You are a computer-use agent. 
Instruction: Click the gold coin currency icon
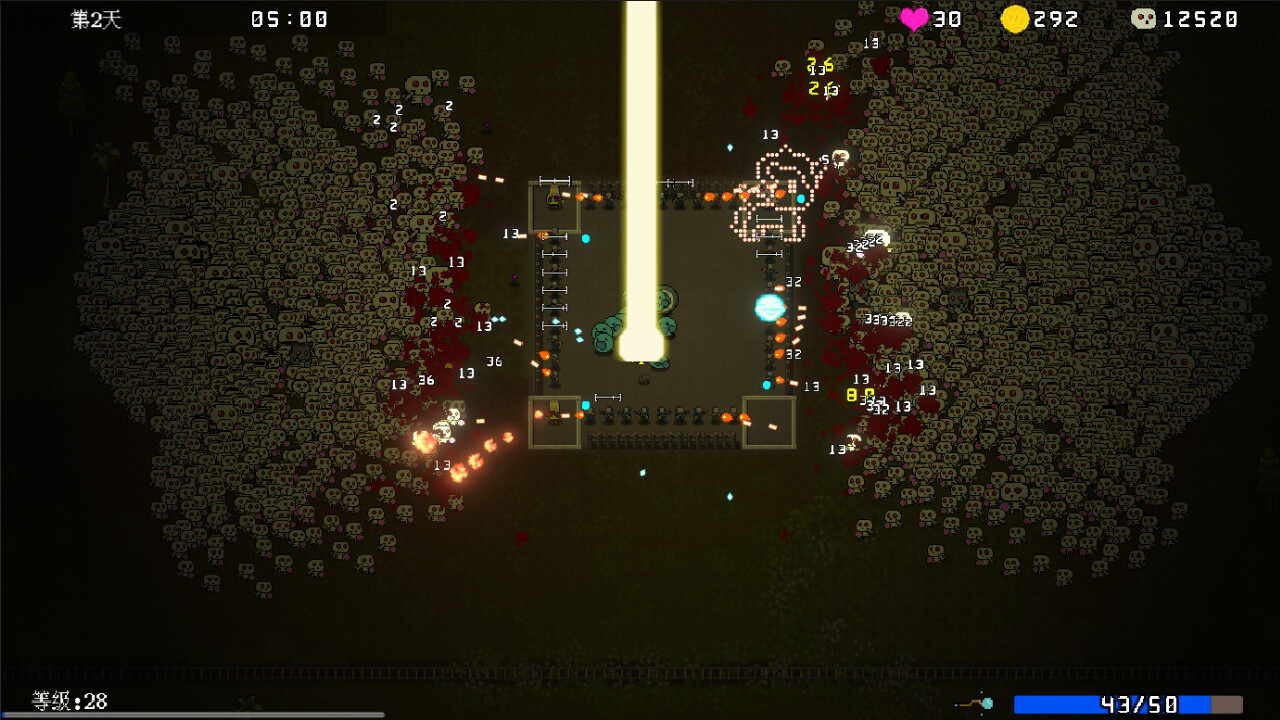pyautogui.click(x=1015, y=19)
